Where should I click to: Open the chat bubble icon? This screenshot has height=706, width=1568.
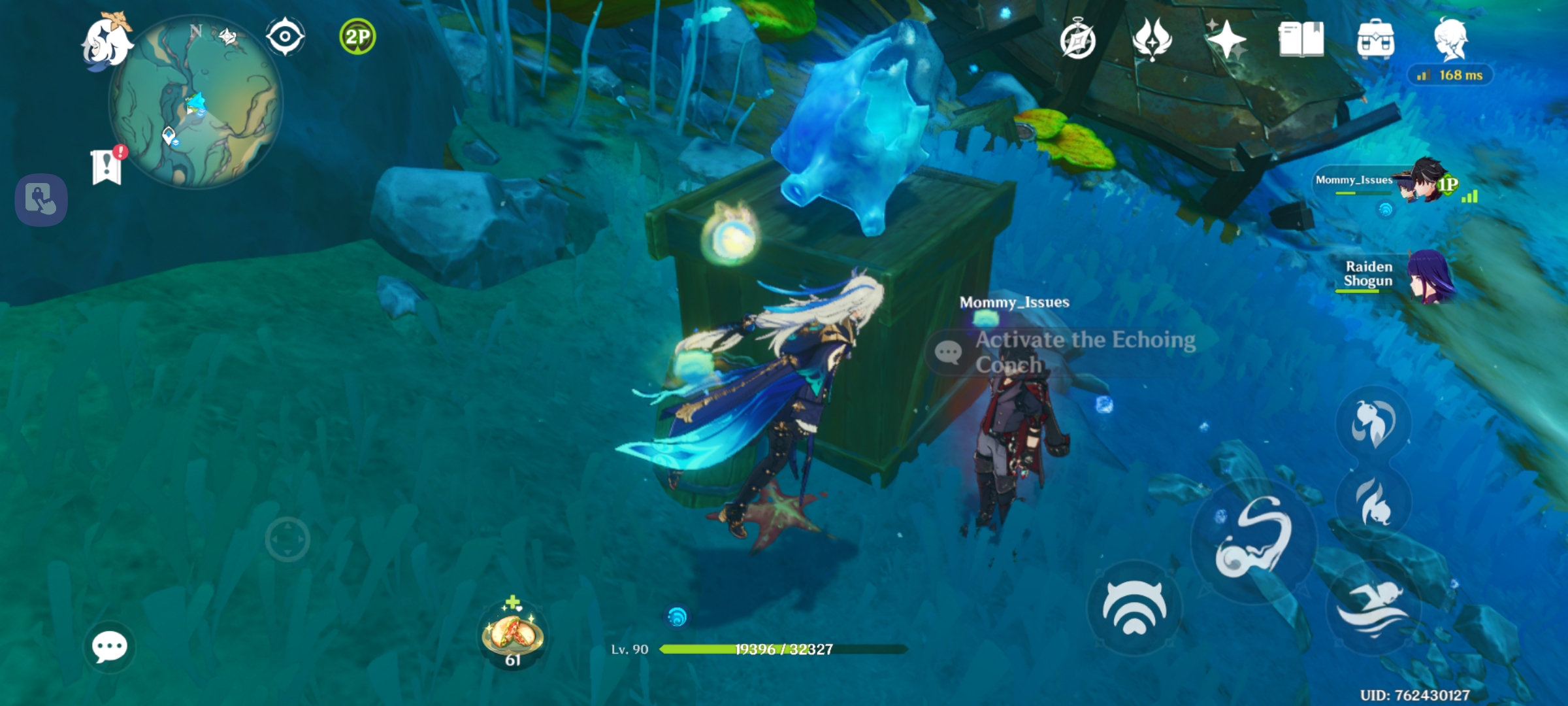tap(111, 647)
